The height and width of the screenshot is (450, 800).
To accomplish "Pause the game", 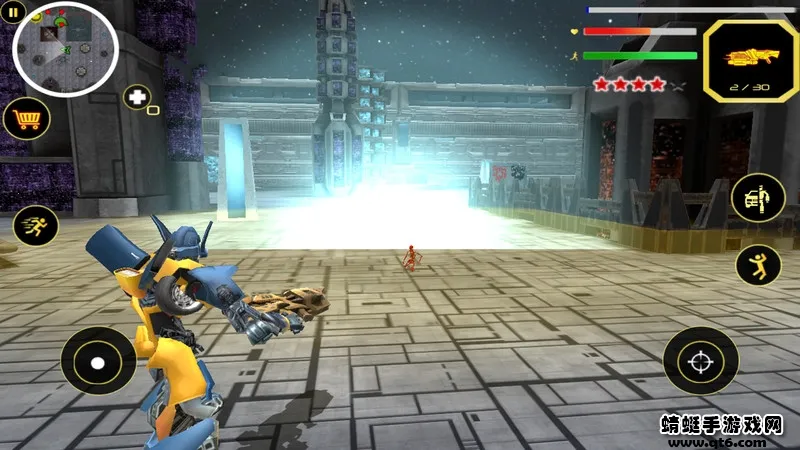I will click(x=15, y=12).
